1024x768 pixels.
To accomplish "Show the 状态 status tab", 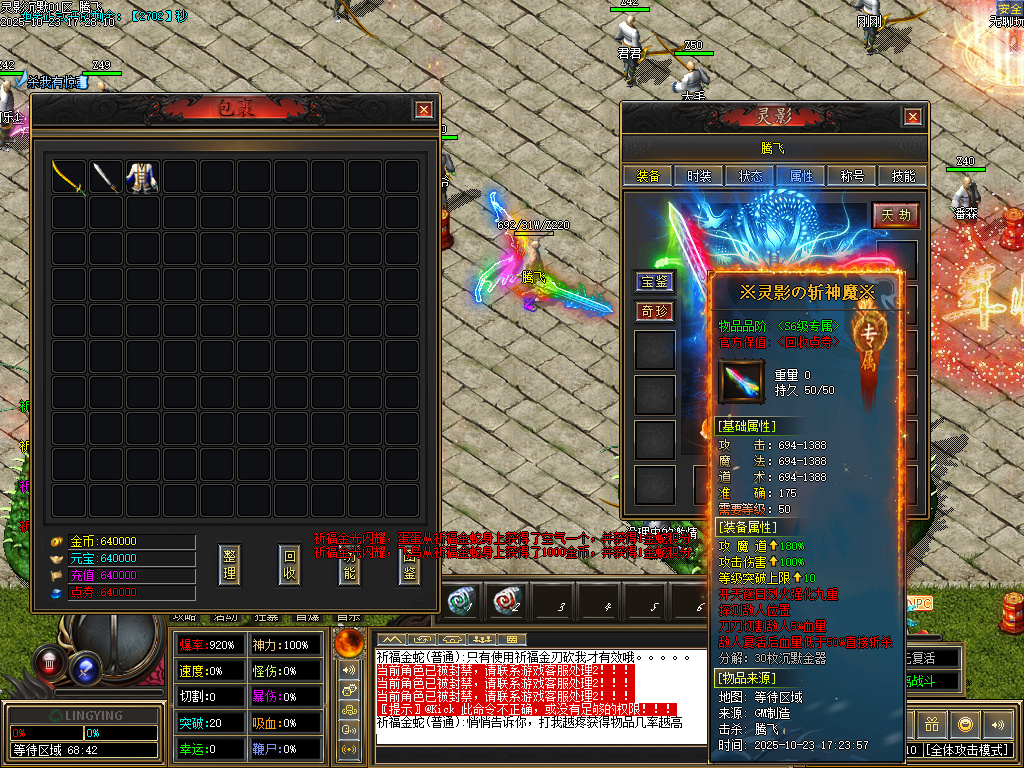I will click(750, 176).
